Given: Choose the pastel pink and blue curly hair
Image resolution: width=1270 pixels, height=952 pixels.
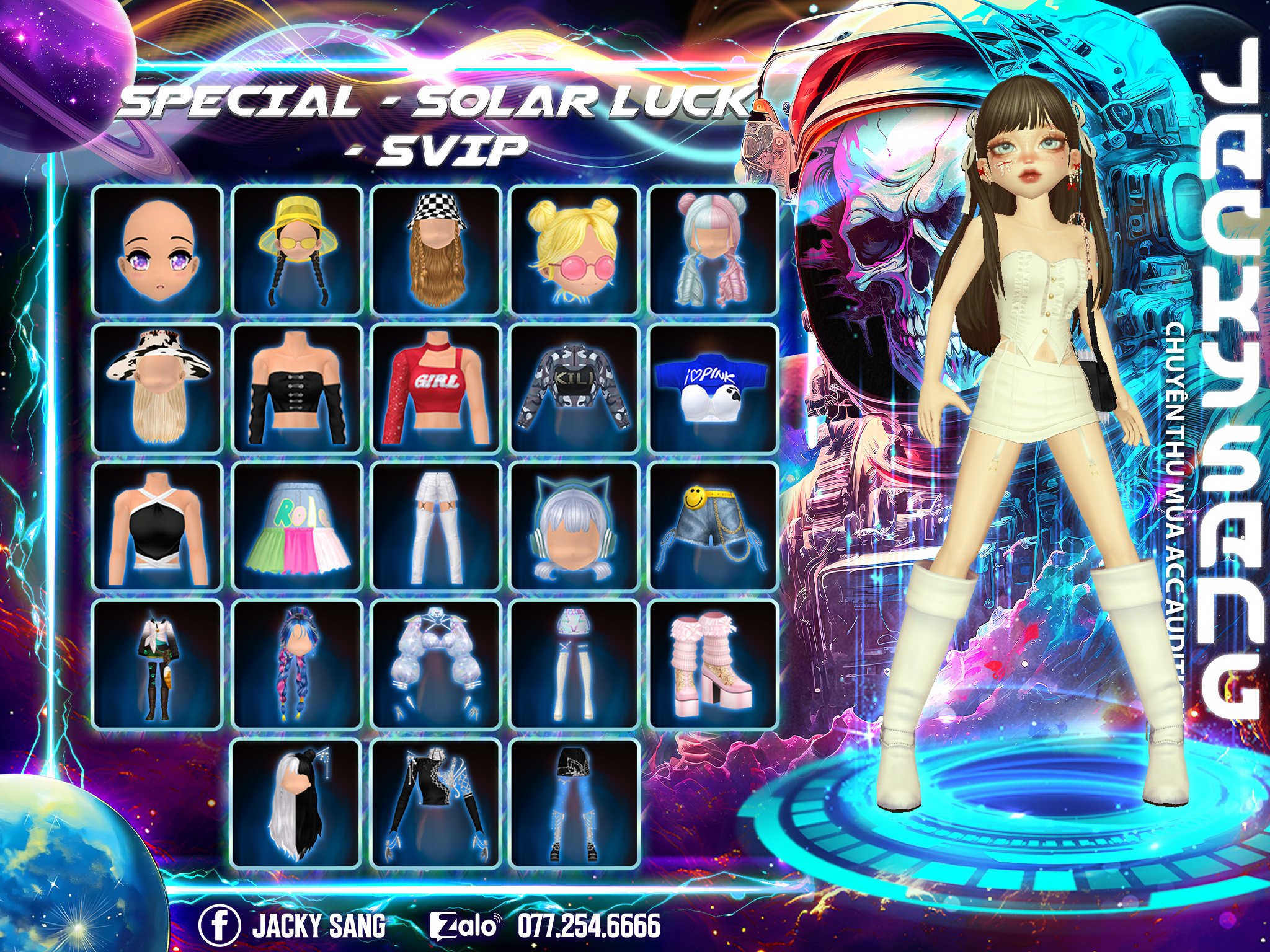Looking at the screenshot, I should [713, 250].
